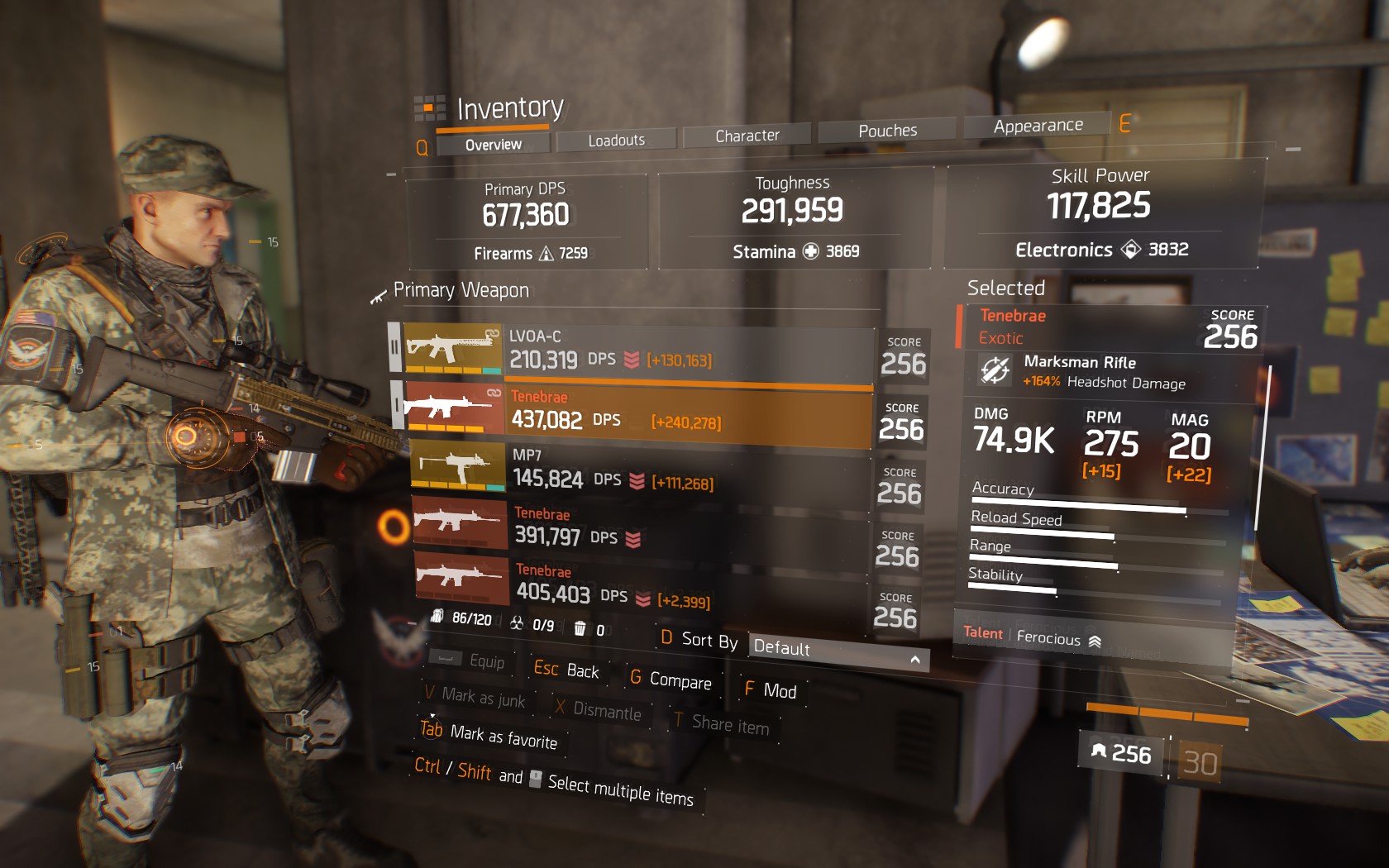Image resolution: width=1389 pixels, height=868 pixels.
Task: Open the Toughness stat panel
Action: click(794, 217)
